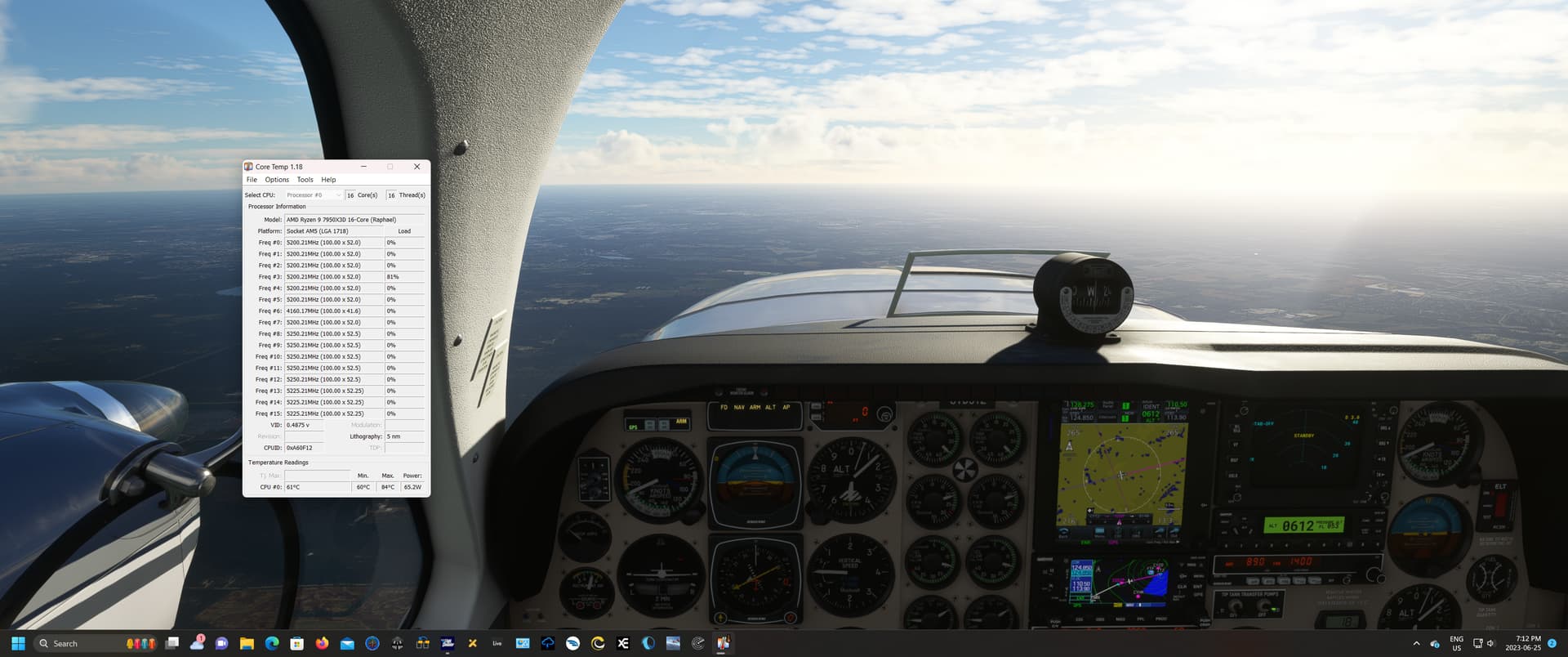This screenshot has width=1568, height=657.
Task: Click the Core Temp icon in the taskbar
Action: point(724,643)
